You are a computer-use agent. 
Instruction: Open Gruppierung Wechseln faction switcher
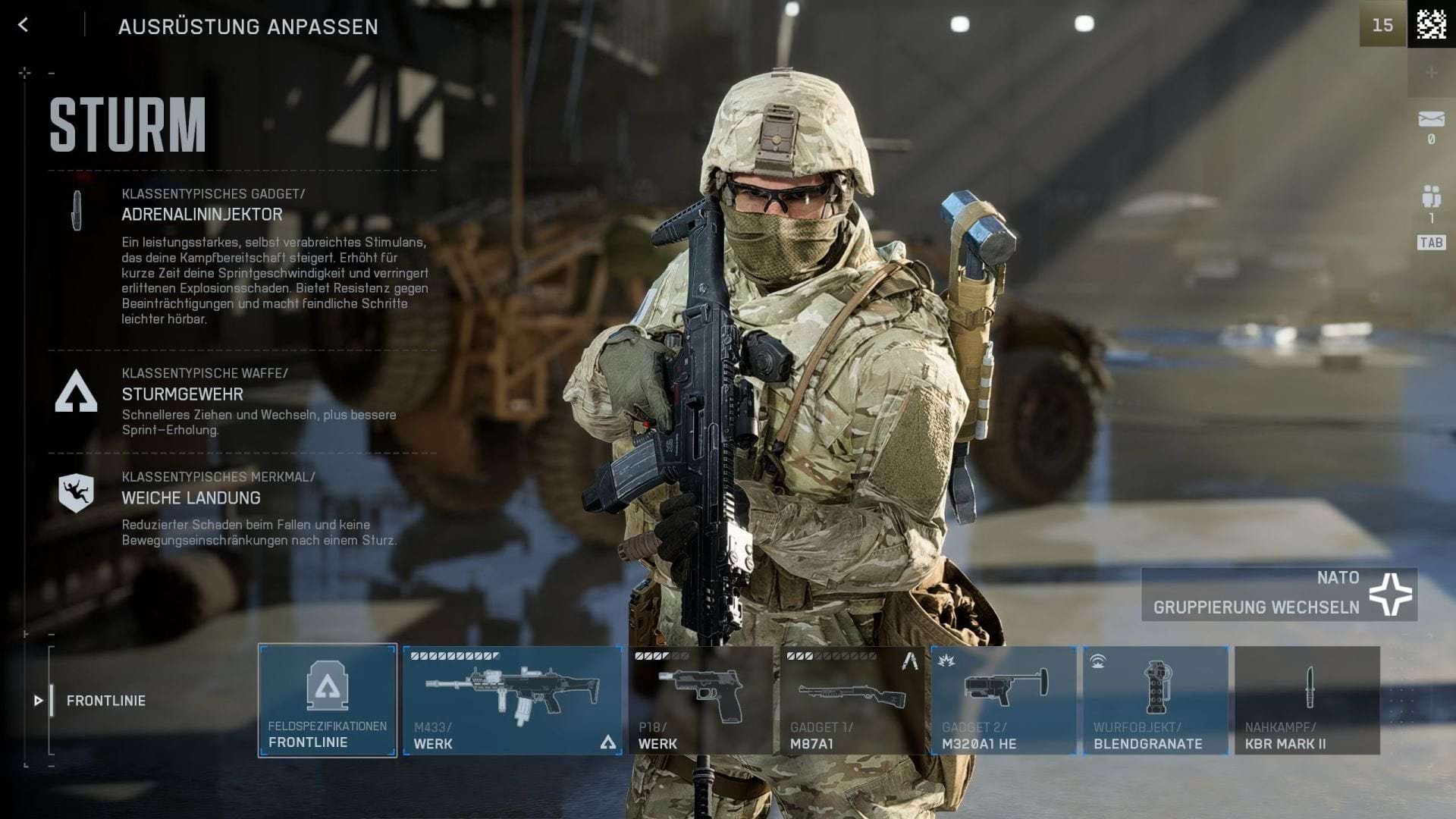(x=1259, y=607)
